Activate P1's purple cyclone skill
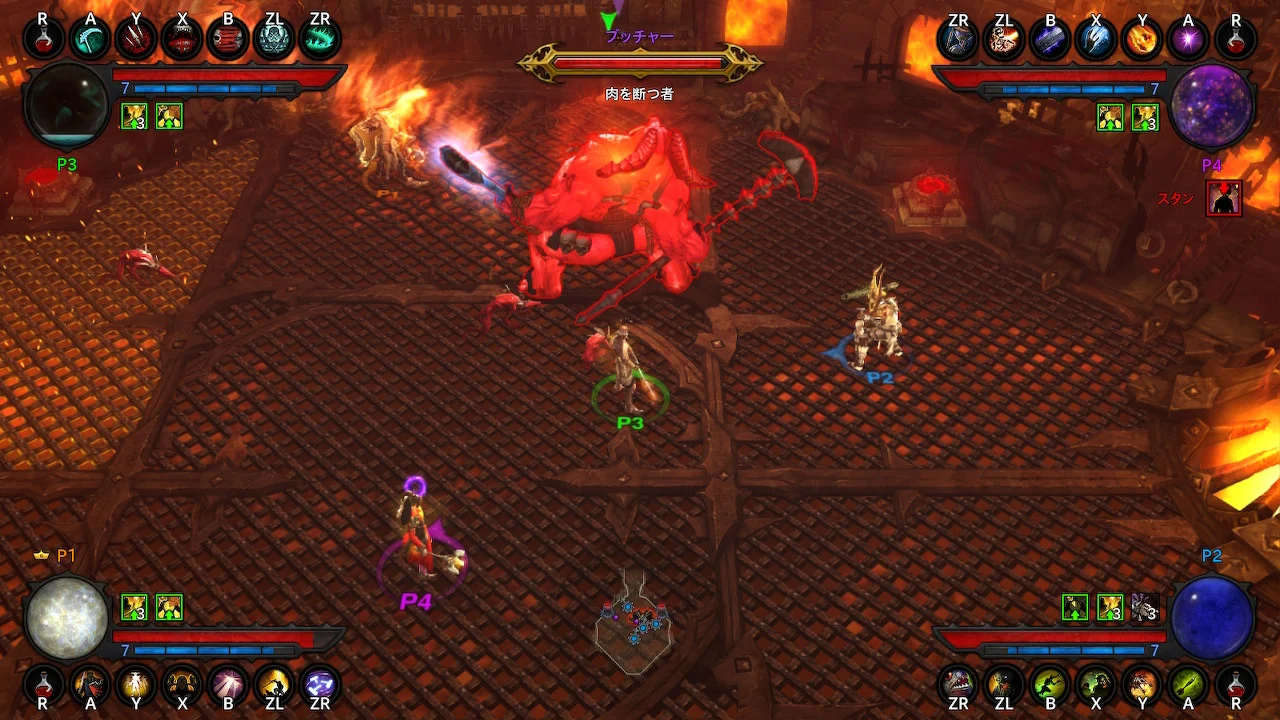1280x720 pixels. pyautogui.click(x=320, y=684)
